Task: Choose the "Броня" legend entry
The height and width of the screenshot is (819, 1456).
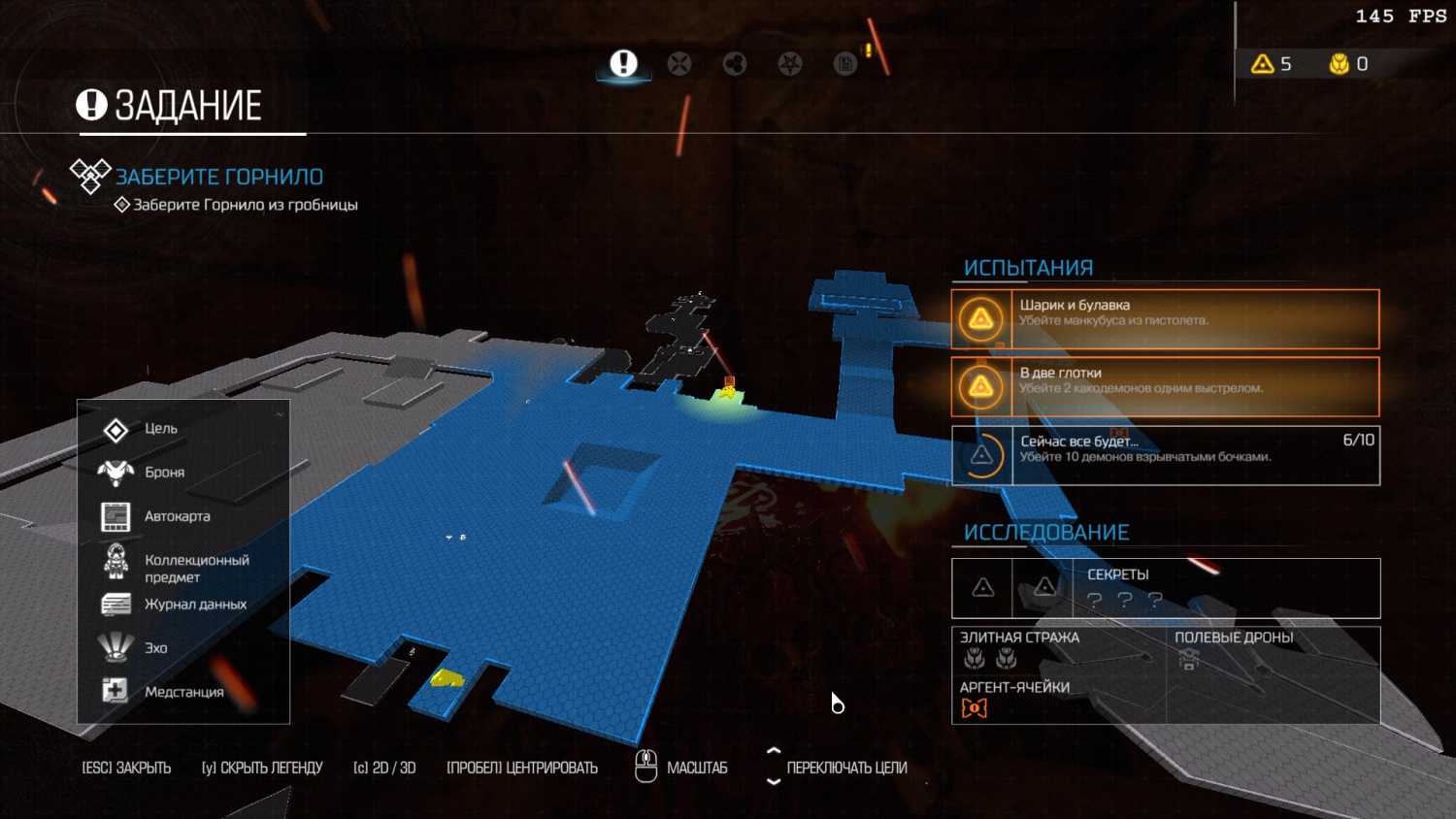Action: coord(164,473)
